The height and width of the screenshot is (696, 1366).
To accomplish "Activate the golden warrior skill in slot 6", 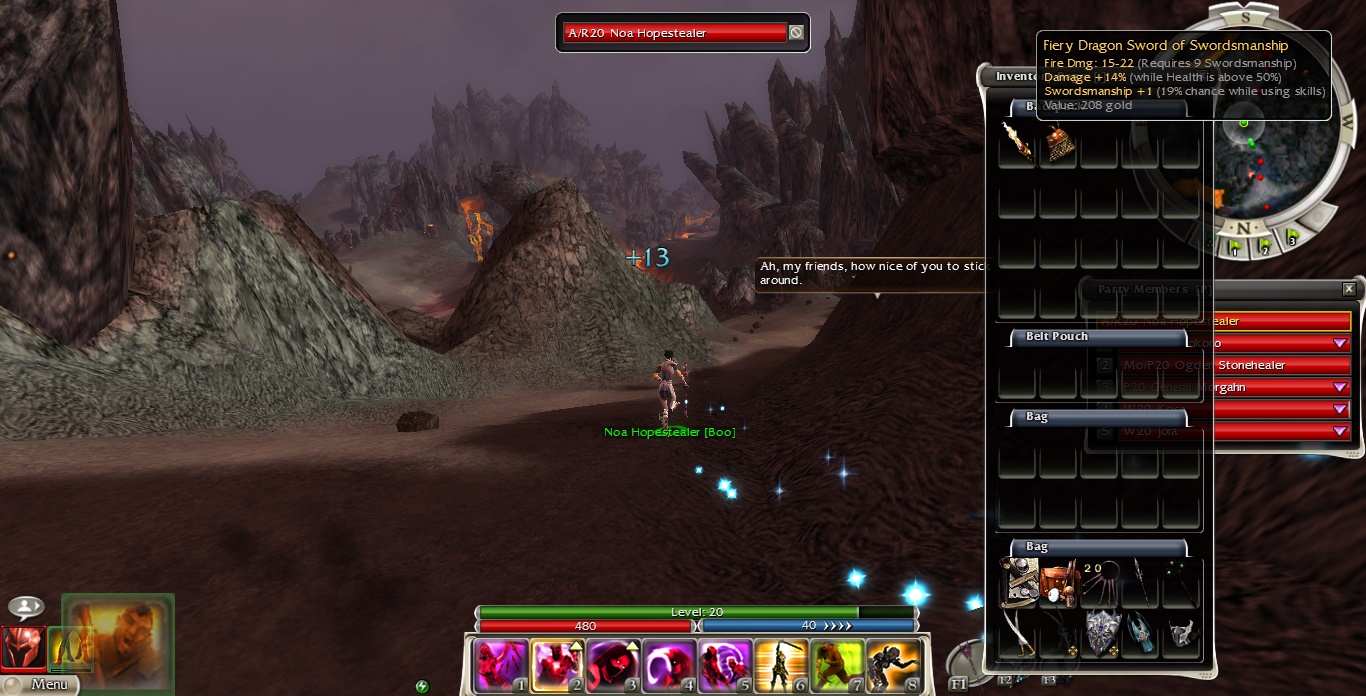I will [x=781, y=666].
